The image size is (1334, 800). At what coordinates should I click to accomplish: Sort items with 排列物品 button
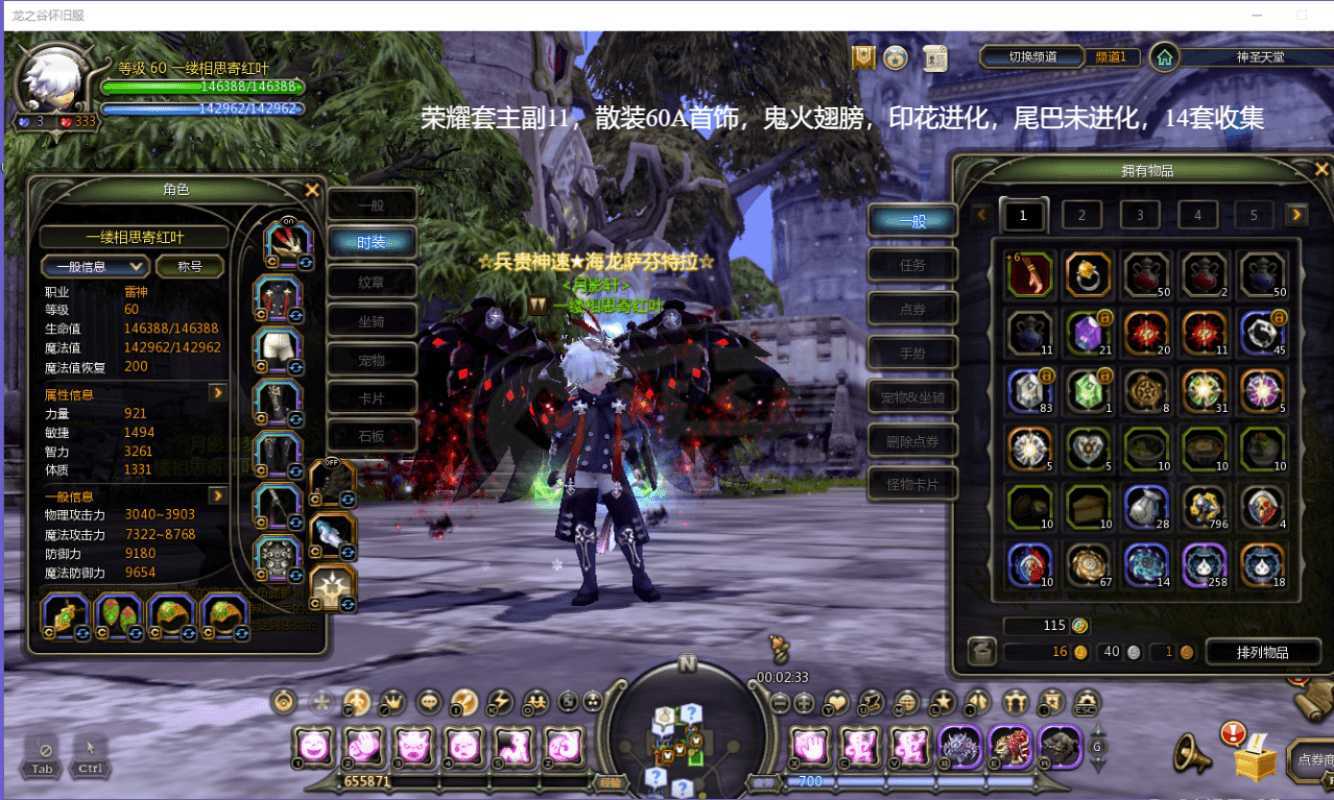1262,652
